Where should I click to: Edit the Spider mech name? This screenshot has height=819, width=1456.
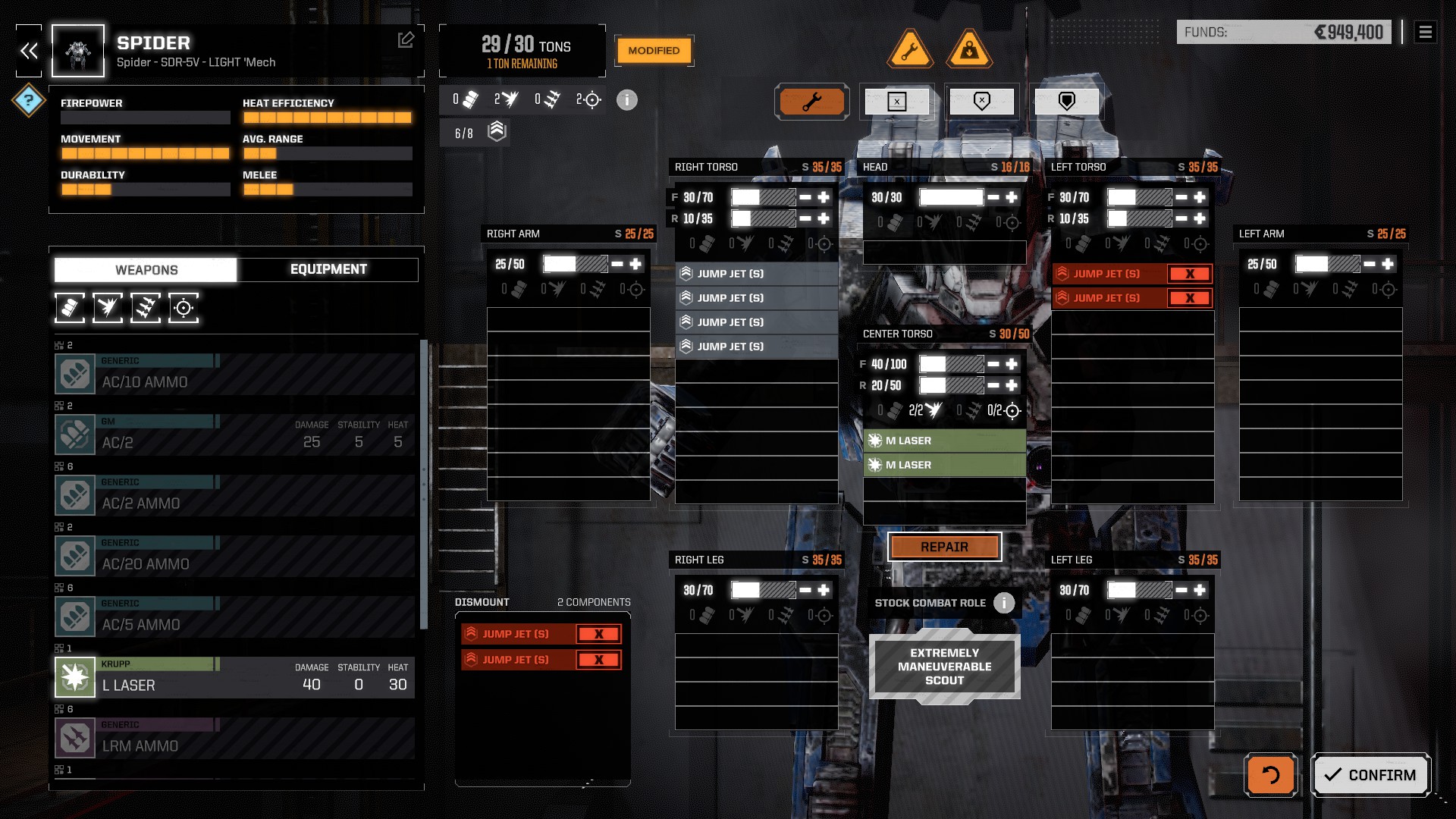(x=406, y=39)
